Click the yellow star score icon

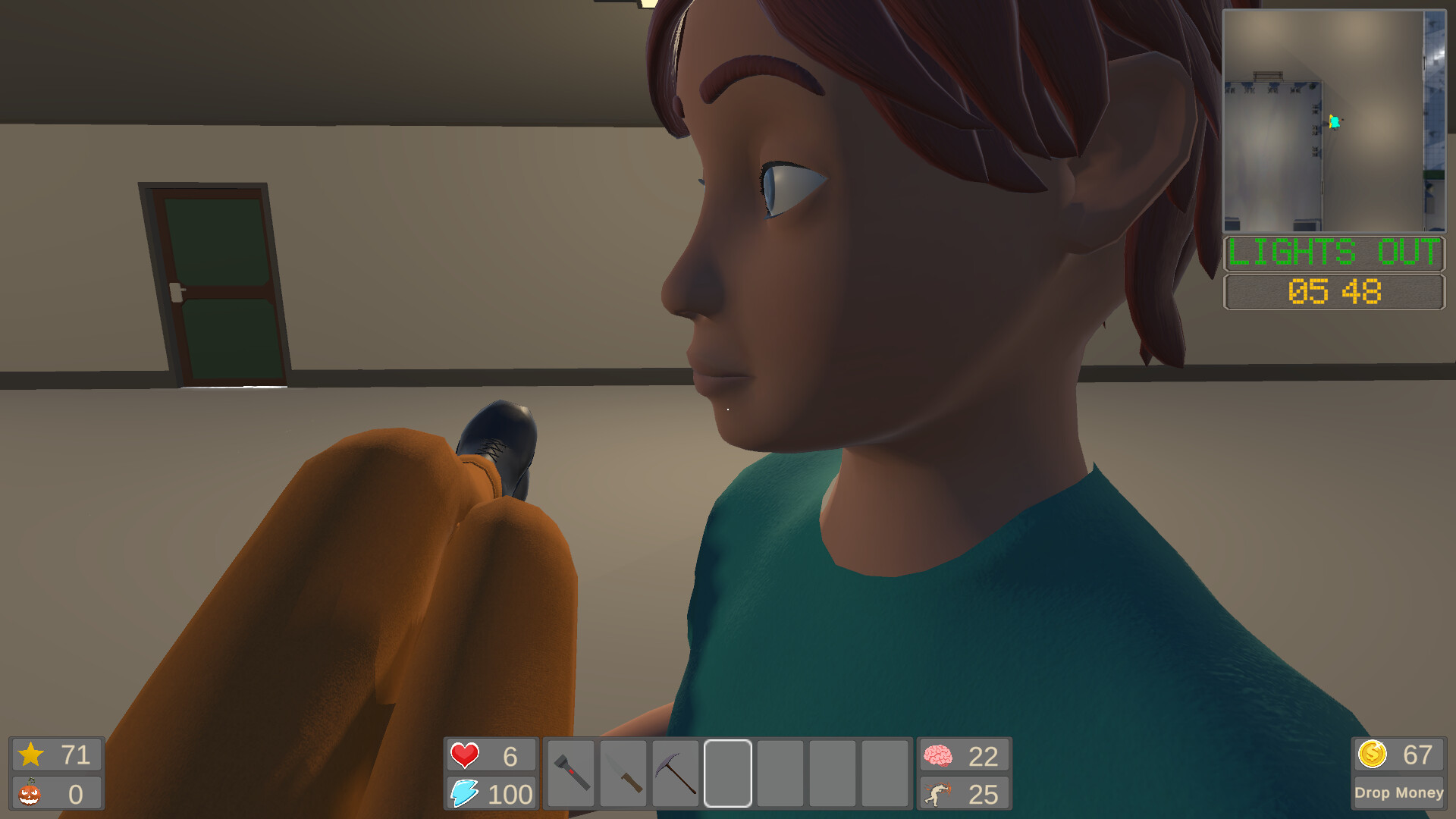tap(32, 754)
